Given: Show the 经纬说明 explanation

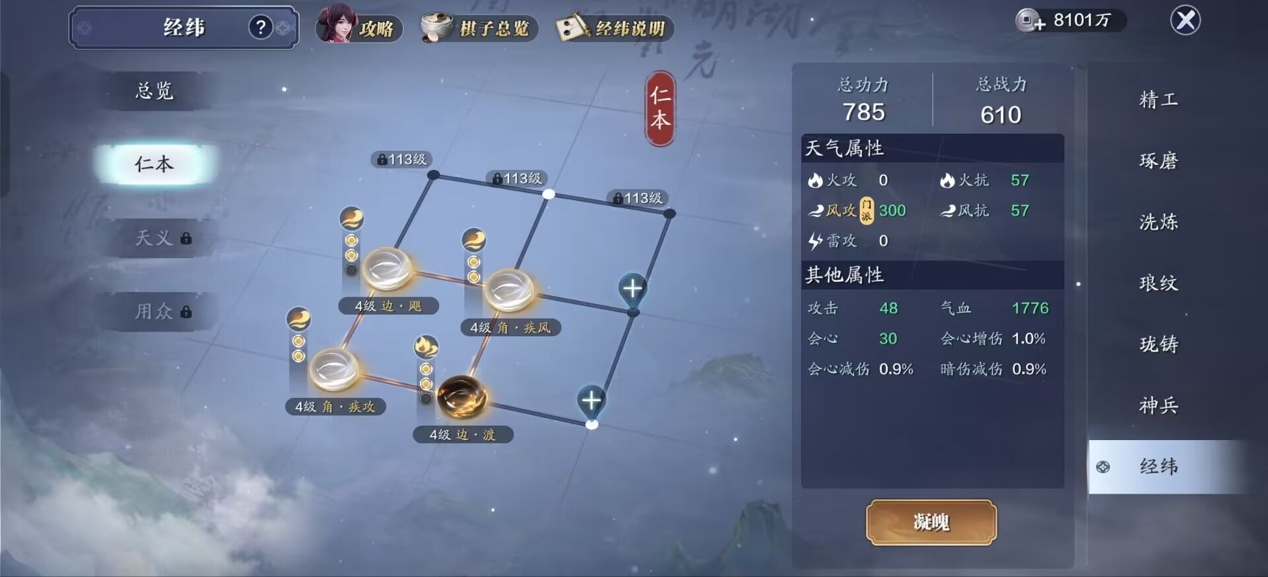Looking at the screenshot, I should [614, 27].
